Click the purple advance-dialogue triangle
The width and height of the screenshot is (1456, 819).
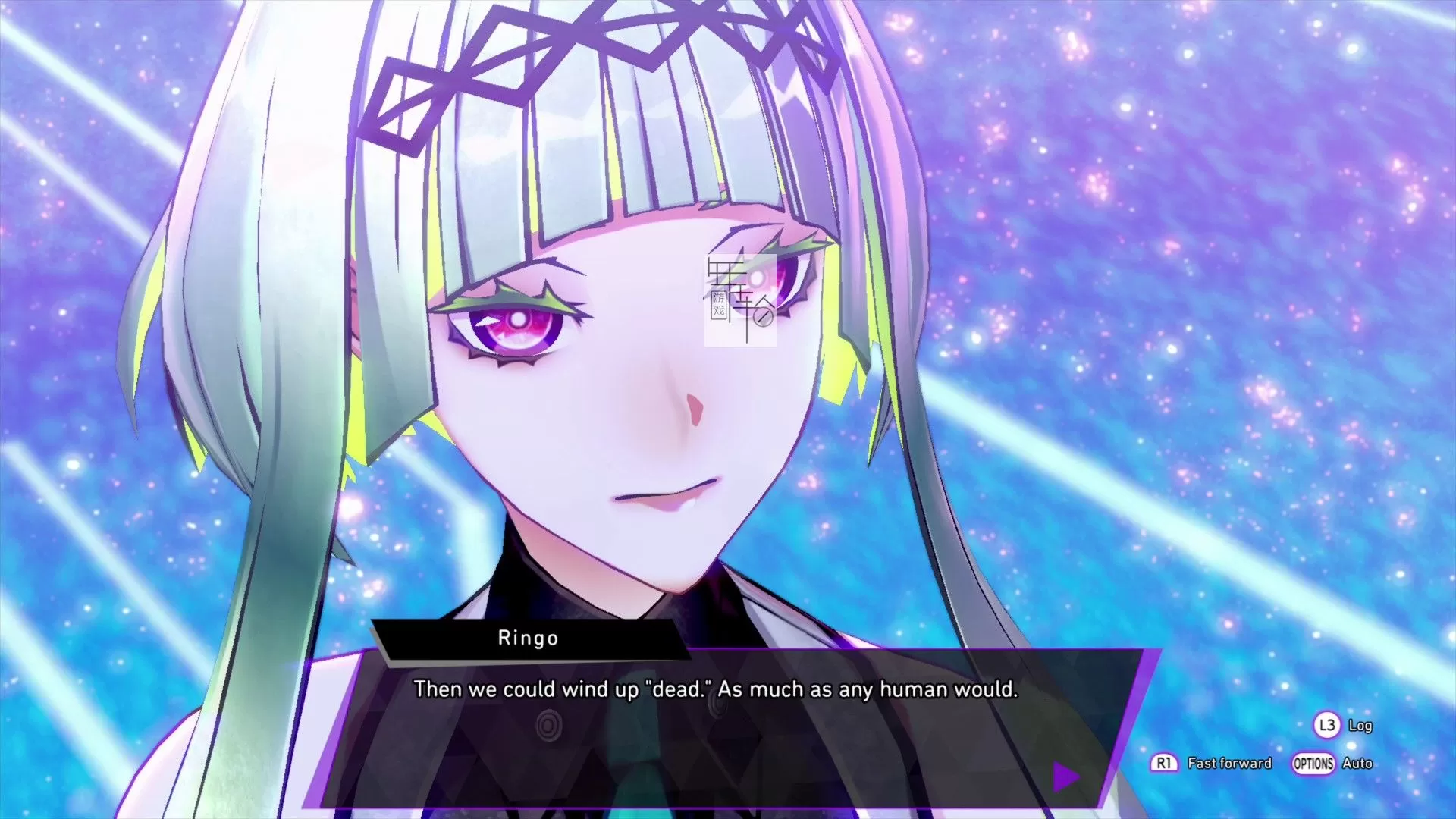1065,775
